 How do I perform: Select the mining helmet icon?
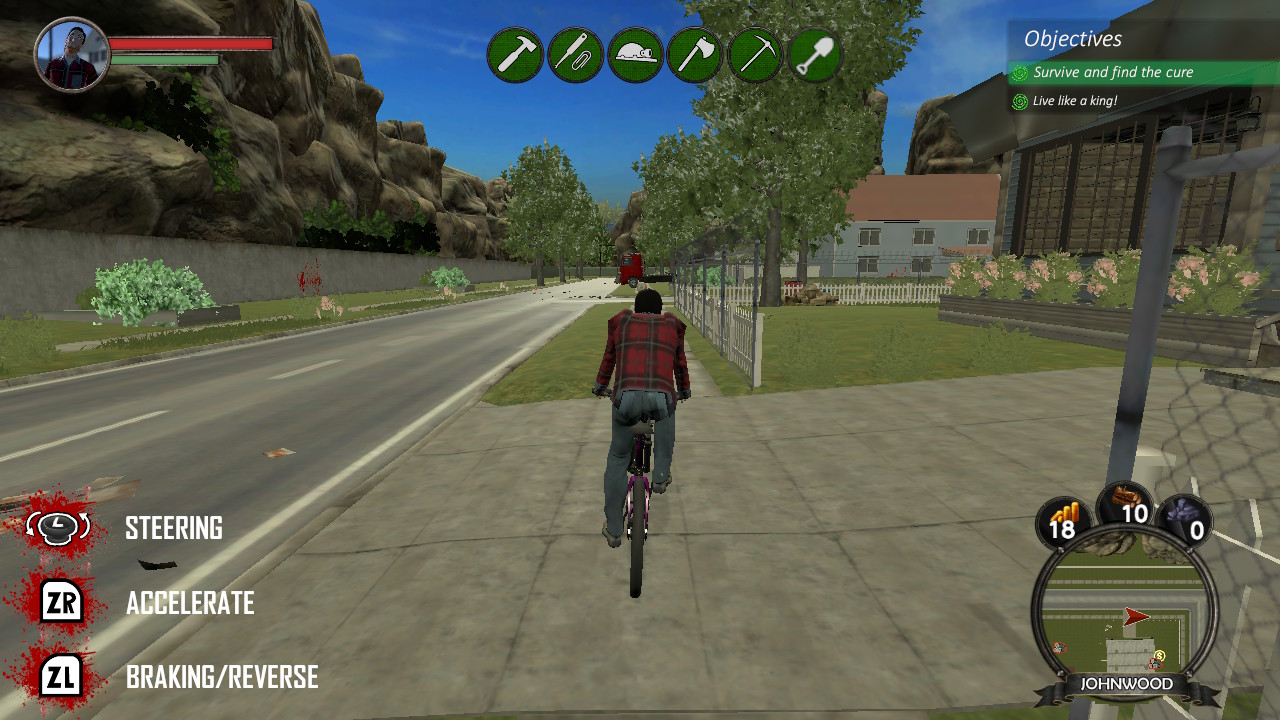tap(634, 52)
